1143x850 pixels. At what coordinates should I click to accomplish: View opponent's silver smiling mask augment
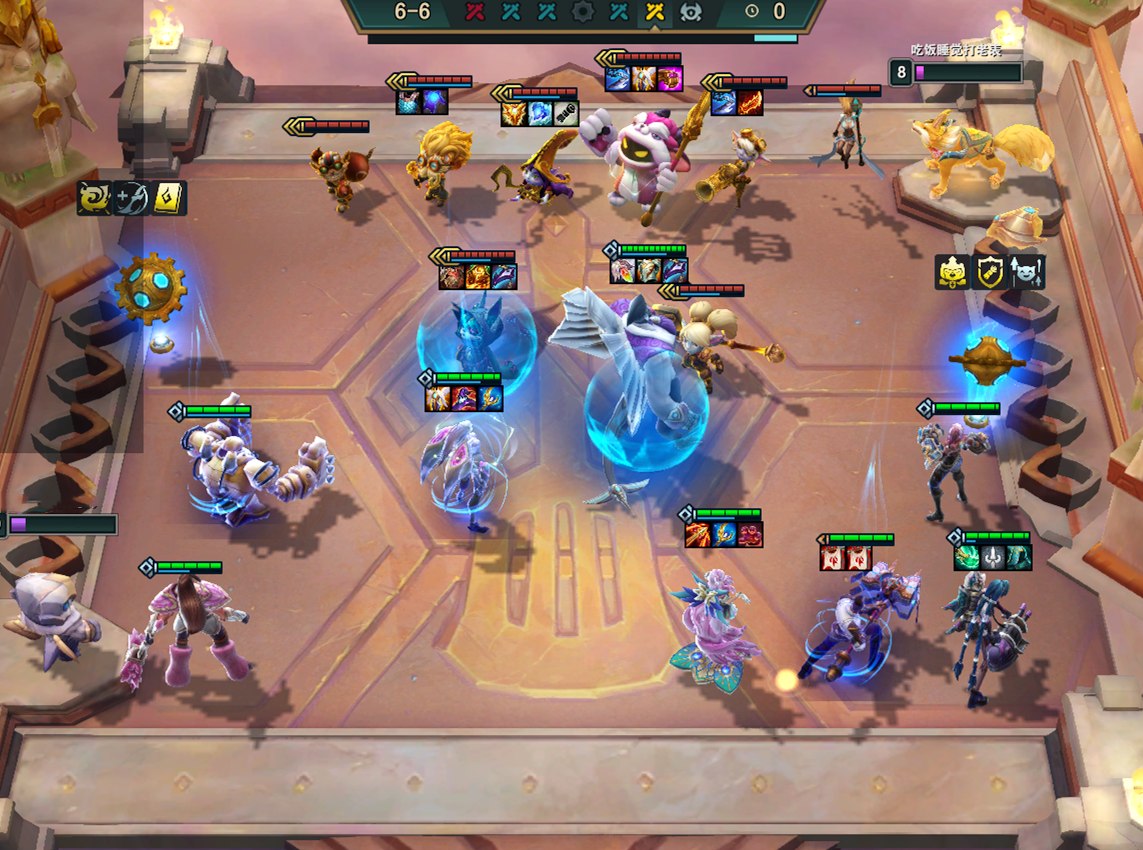(1027, 272)
